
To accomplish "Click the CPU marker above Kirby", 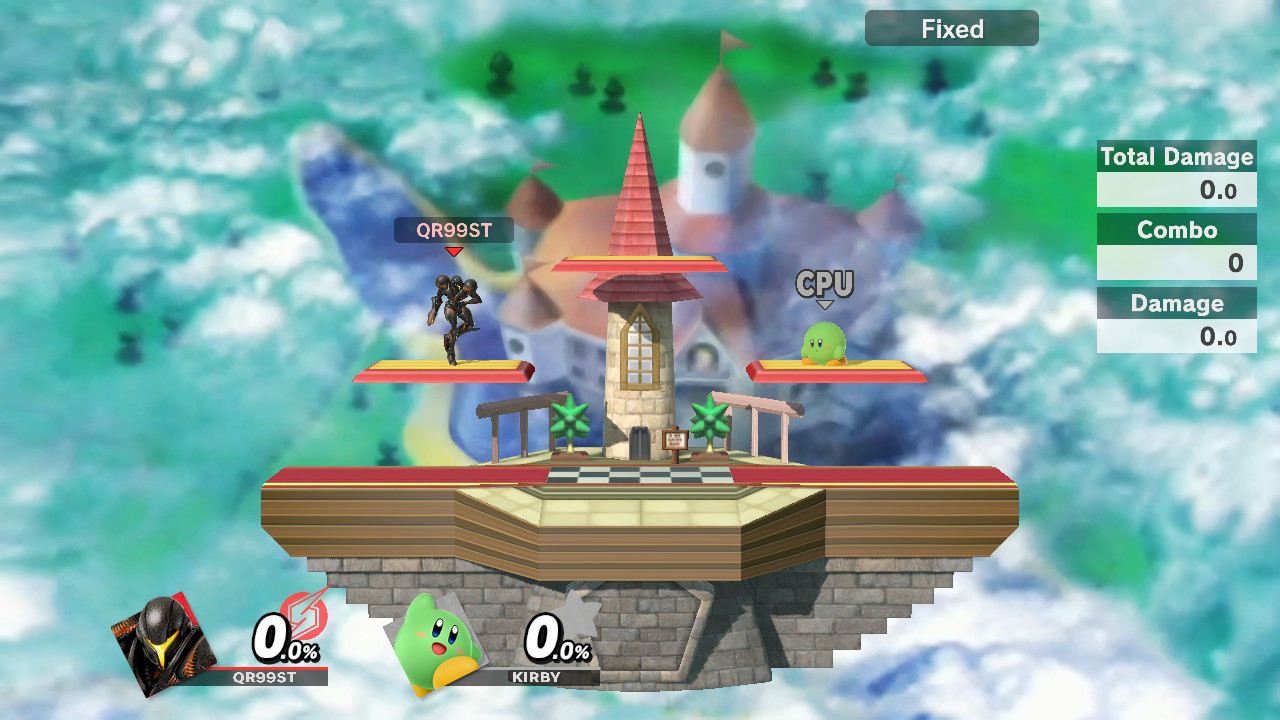I will pos(824,284).
